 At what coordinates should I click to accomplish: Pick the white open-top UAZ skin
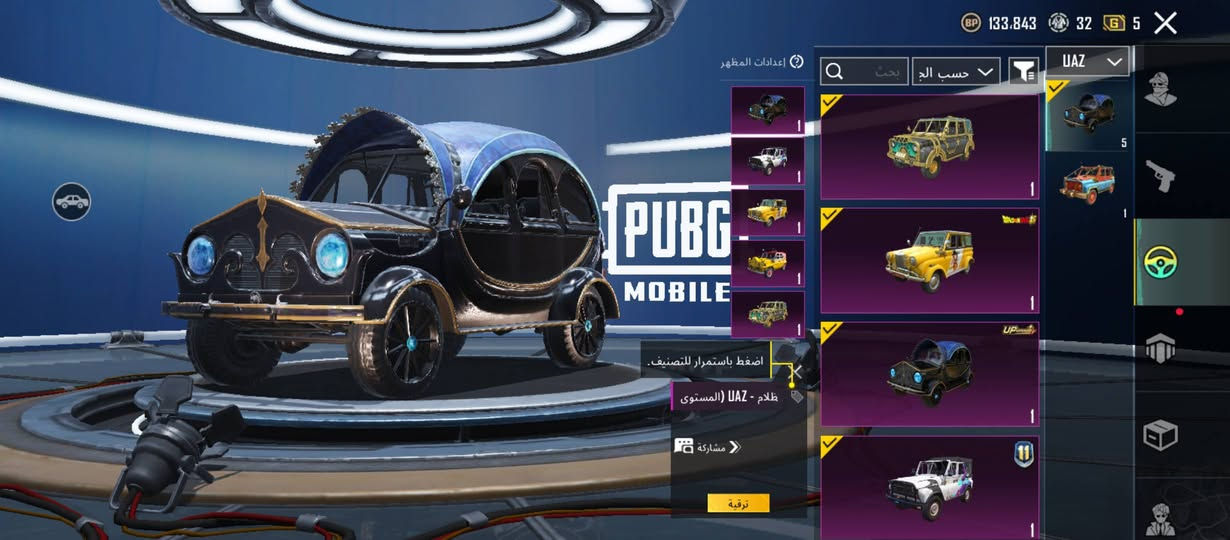[930, 486]
